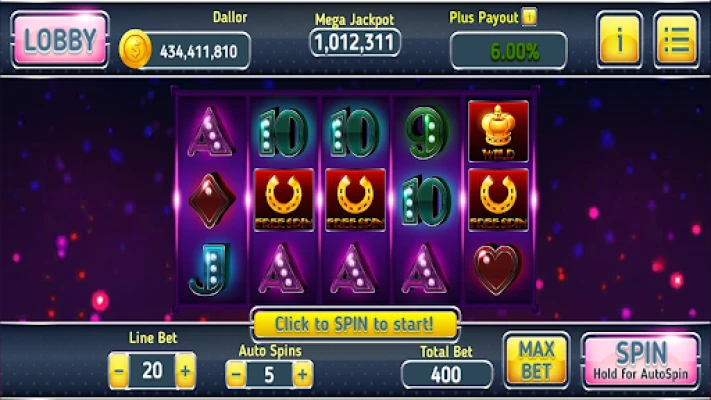Decrease the Auto Spins count

[236, 375]
